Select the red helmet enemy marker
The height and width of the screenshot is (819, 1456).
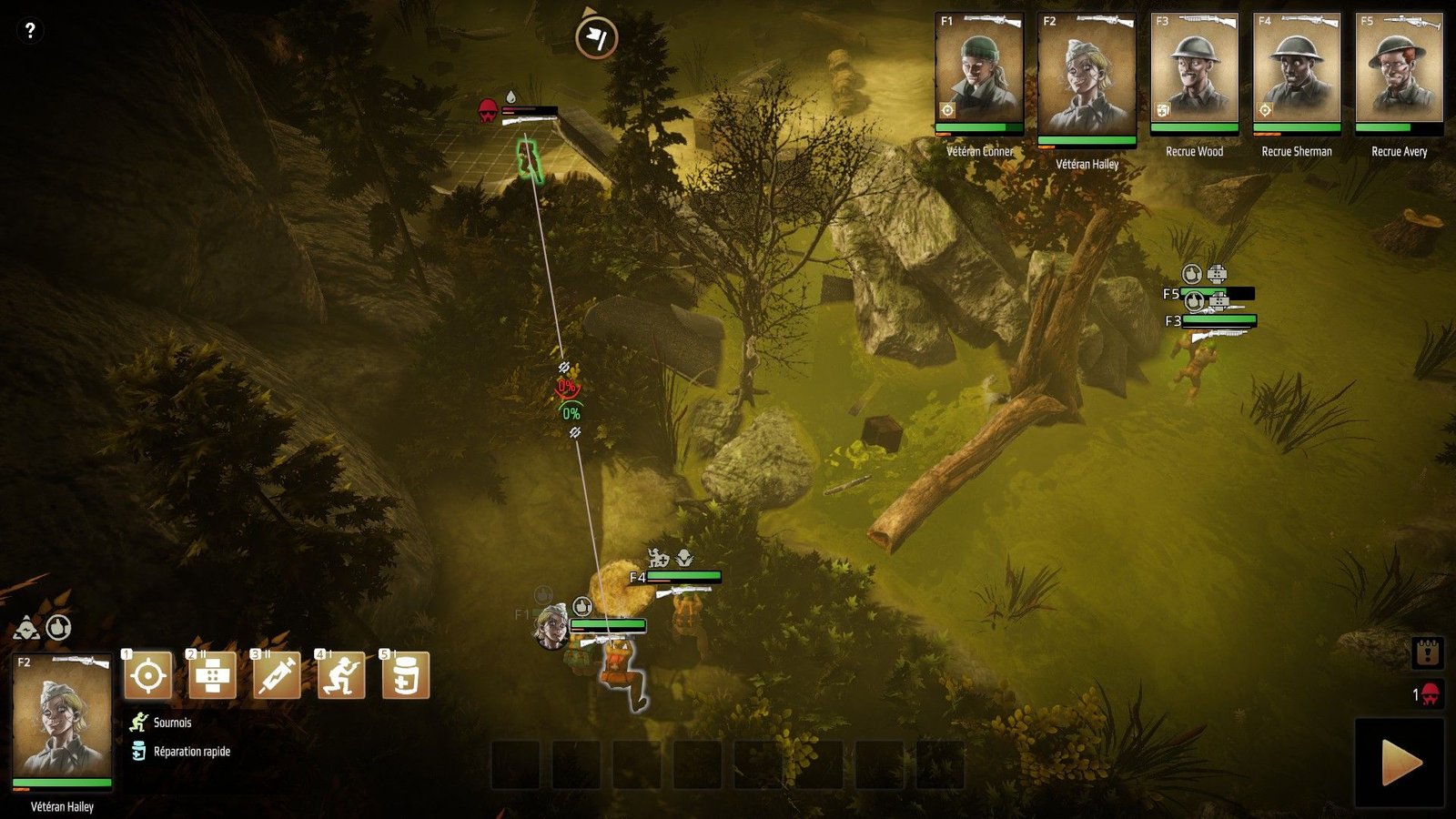click(x=488, y=112)
